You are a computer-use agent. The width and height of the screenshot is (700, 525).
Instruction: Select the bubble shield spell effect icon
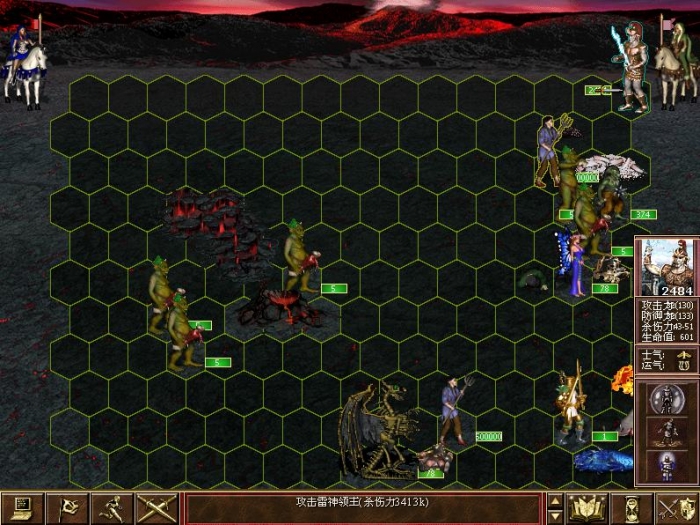665,401
